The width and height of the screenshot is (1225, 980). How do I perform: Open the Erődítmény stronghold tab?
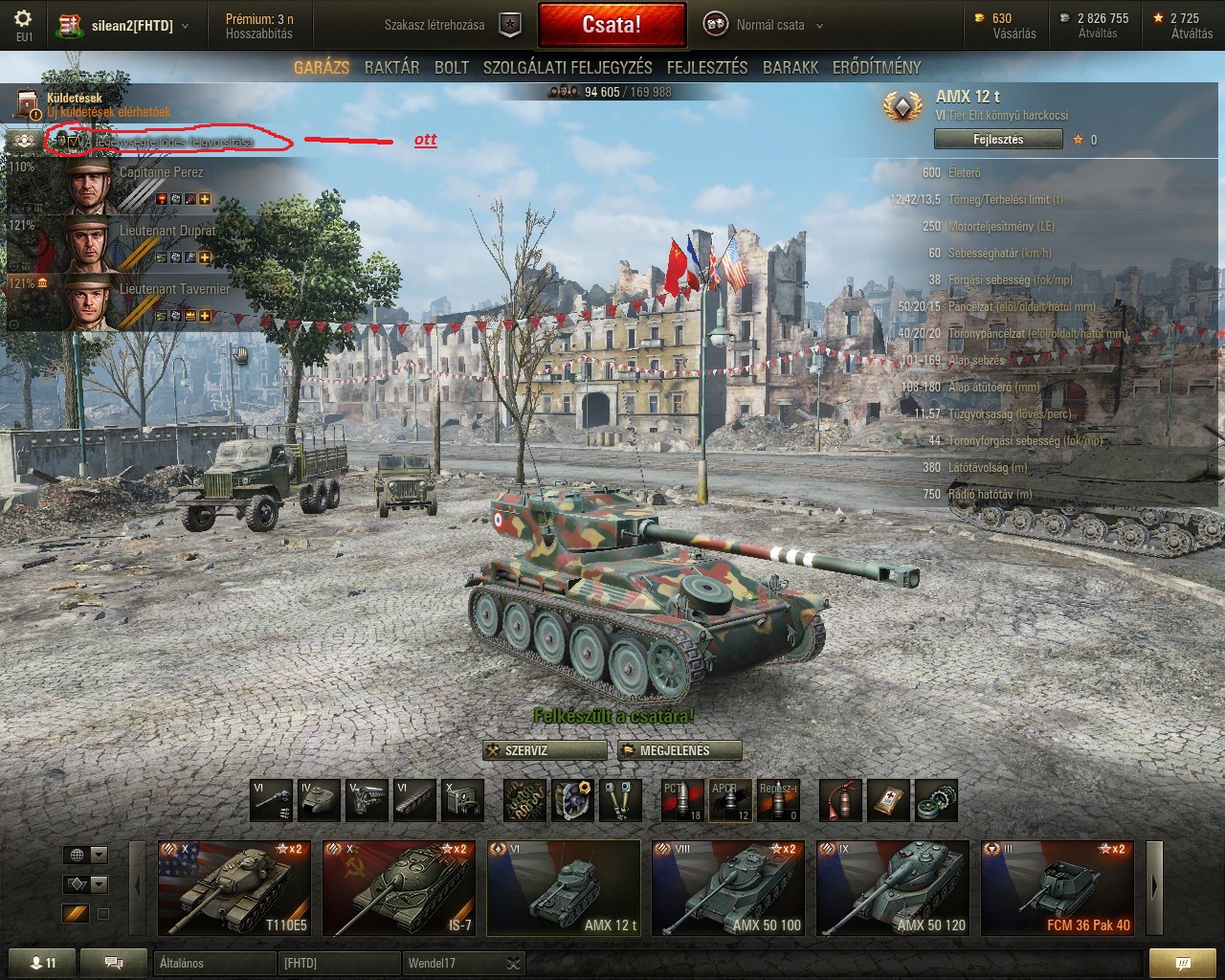coord(877,67)
